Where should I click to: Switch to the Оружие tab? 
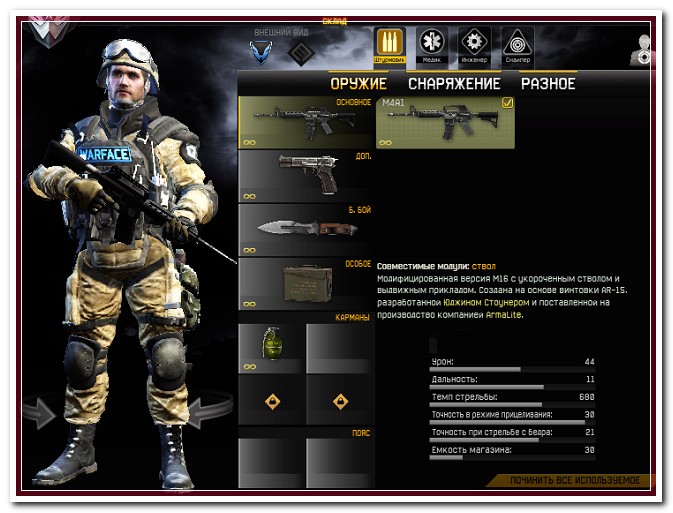[358, 84]
